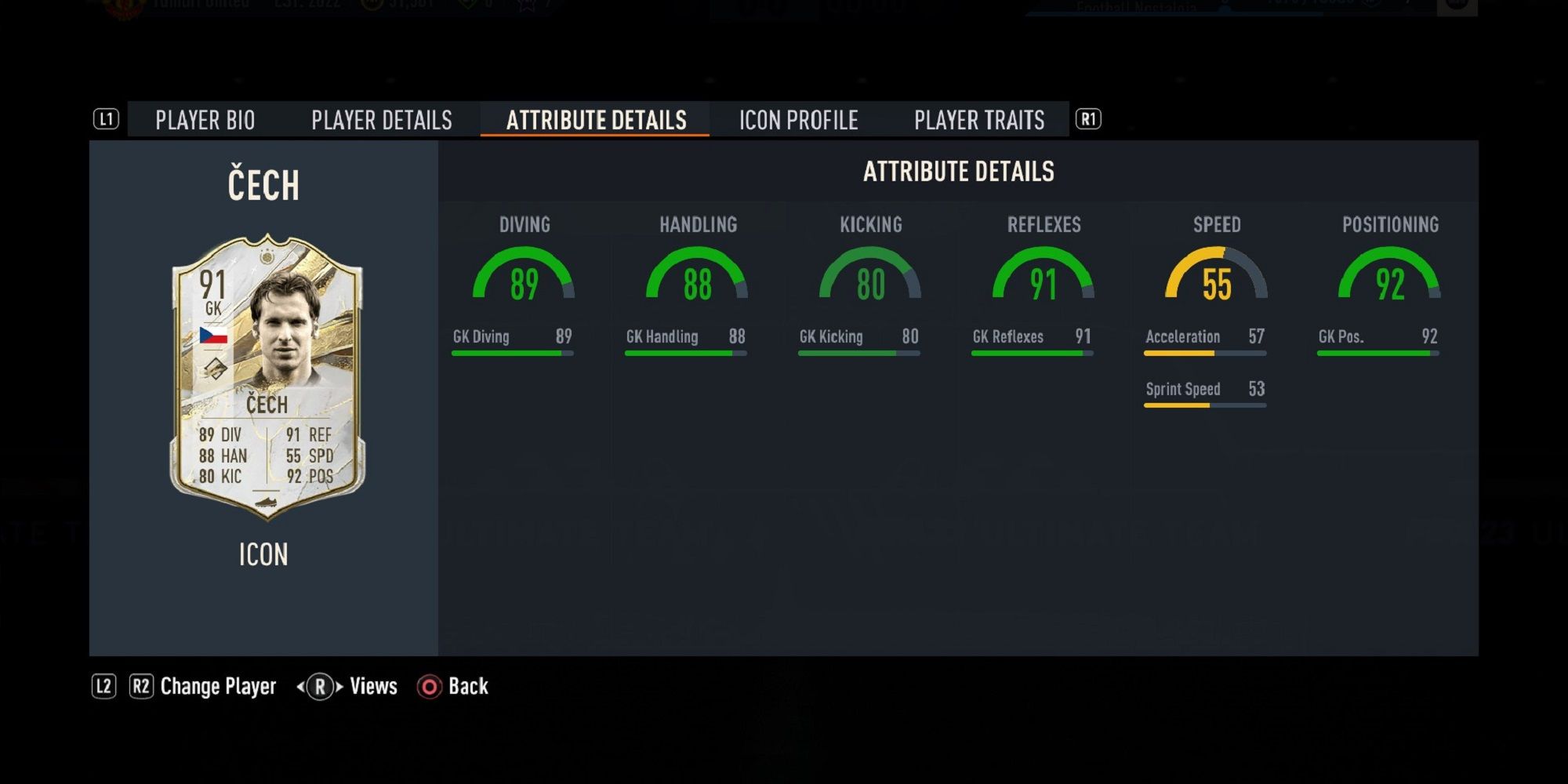Show the Icon Profile tab
The height and width of the screenshot is (784, 1568).
coord(798,120)
